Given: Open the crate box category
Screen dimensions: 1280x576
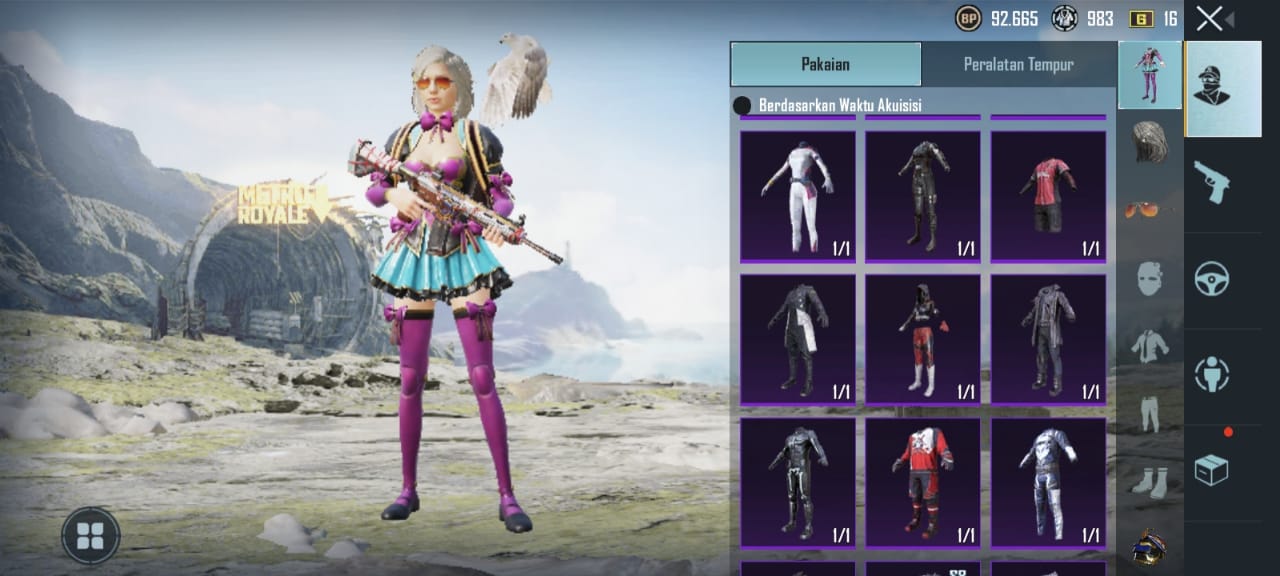Looking at the screenshot, I should pyautogui.click(x=1211, y=469).
